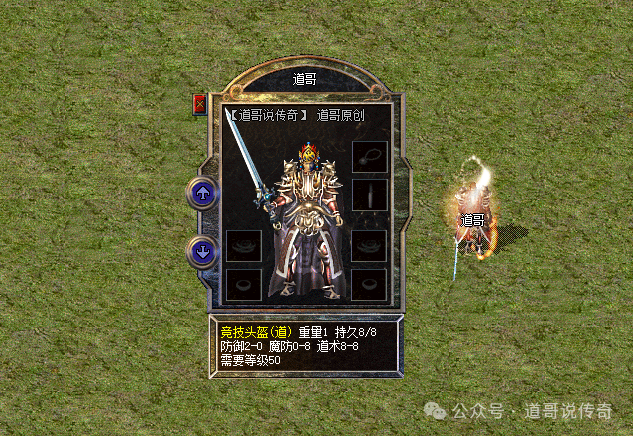Go to previous page with up arrow
The width and height of the screenshot is (633, 436).
coord(204,193)
